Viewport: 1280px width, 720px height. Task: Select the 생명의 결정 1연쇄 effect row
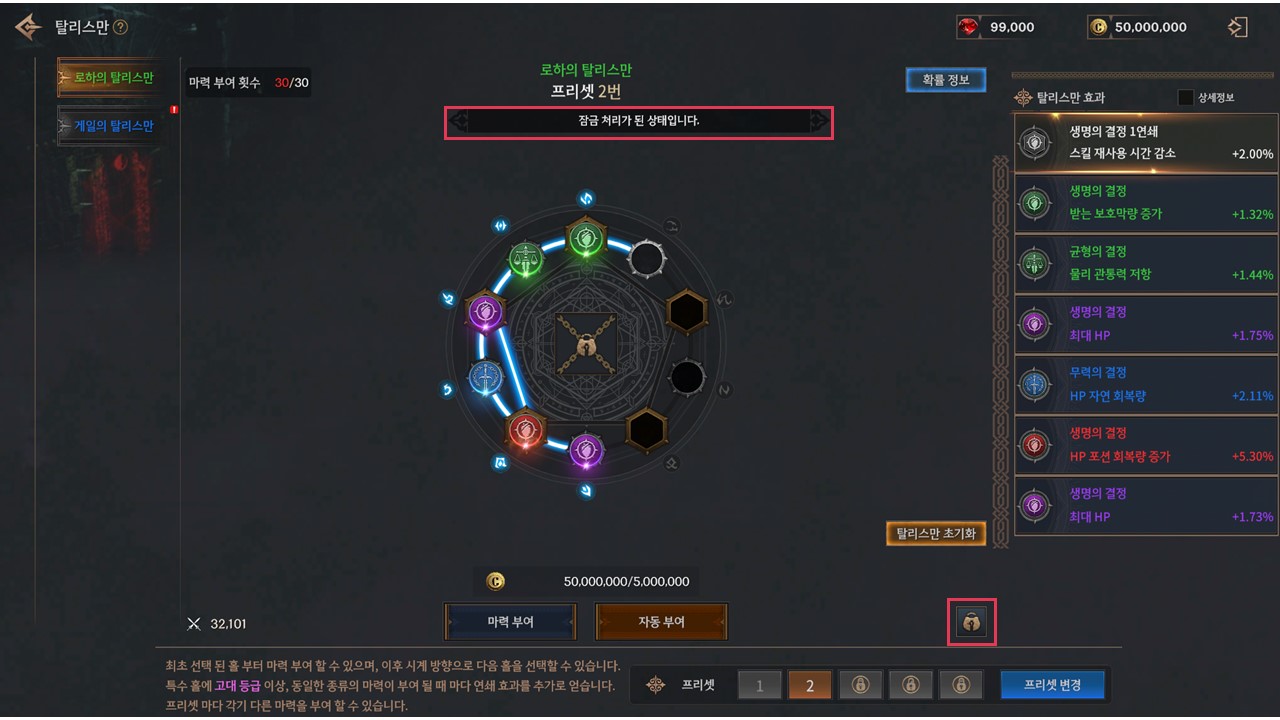point(1145,142)
